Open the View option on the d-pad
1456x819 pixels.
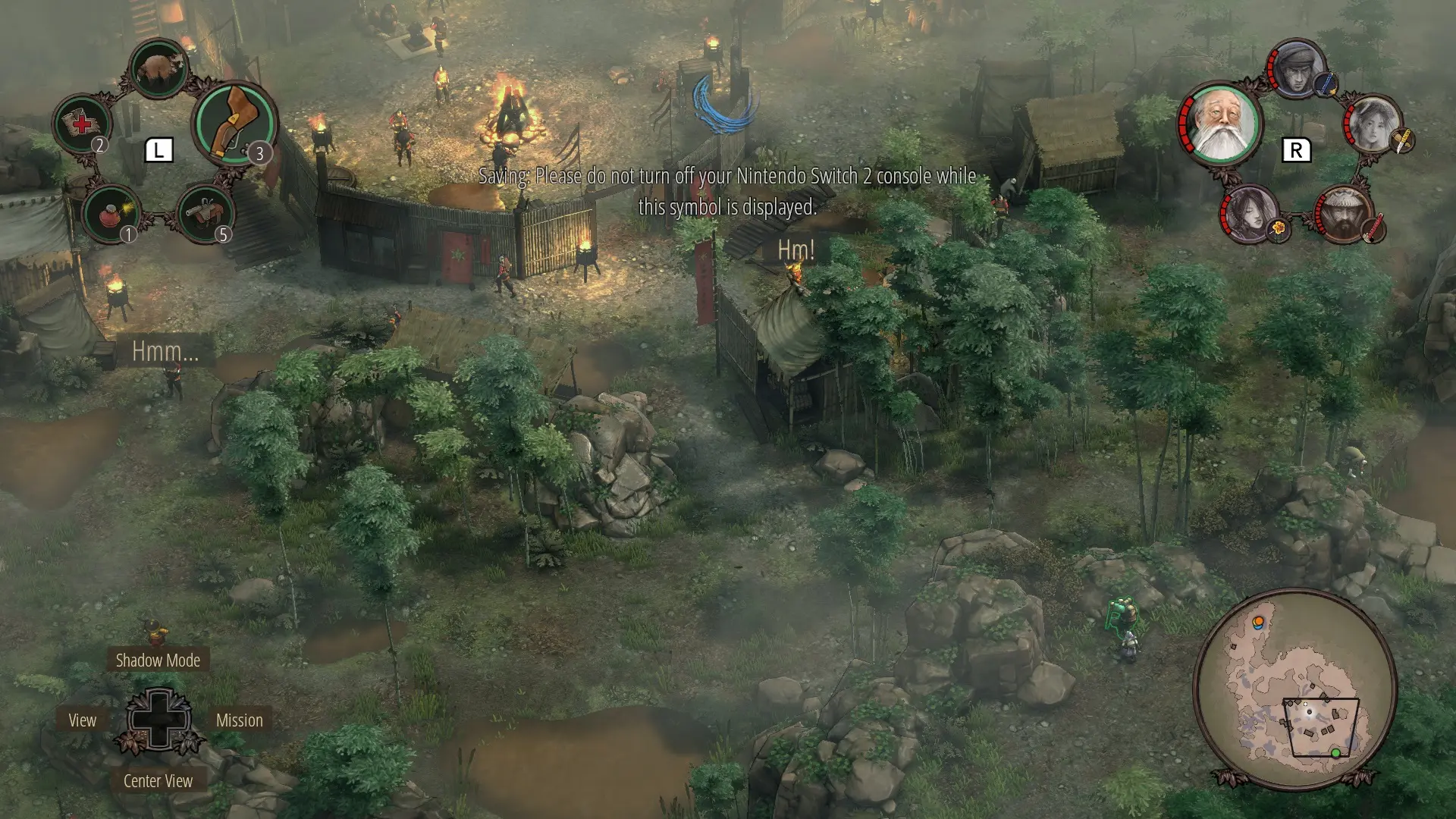pyautogui.click(x=83, y=720)
